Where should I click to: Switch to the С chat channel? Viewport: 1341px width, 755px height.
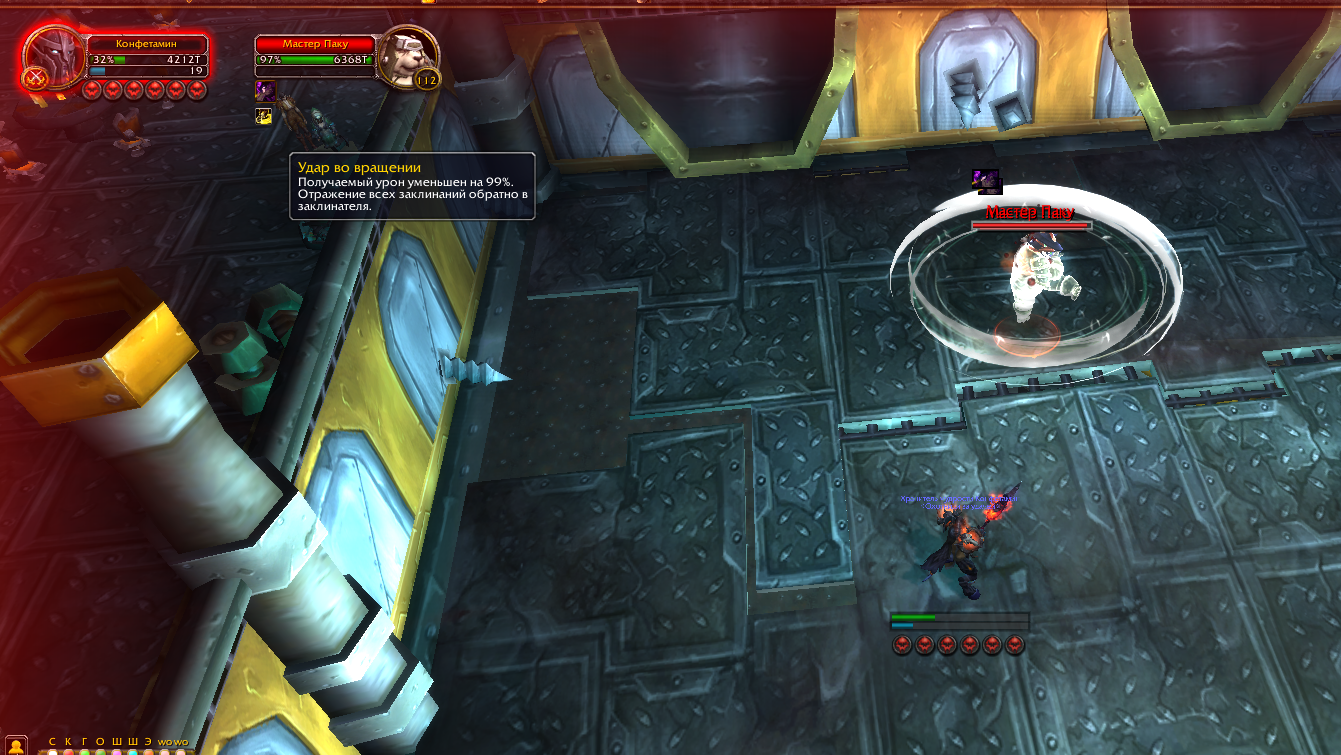point(52,742)
